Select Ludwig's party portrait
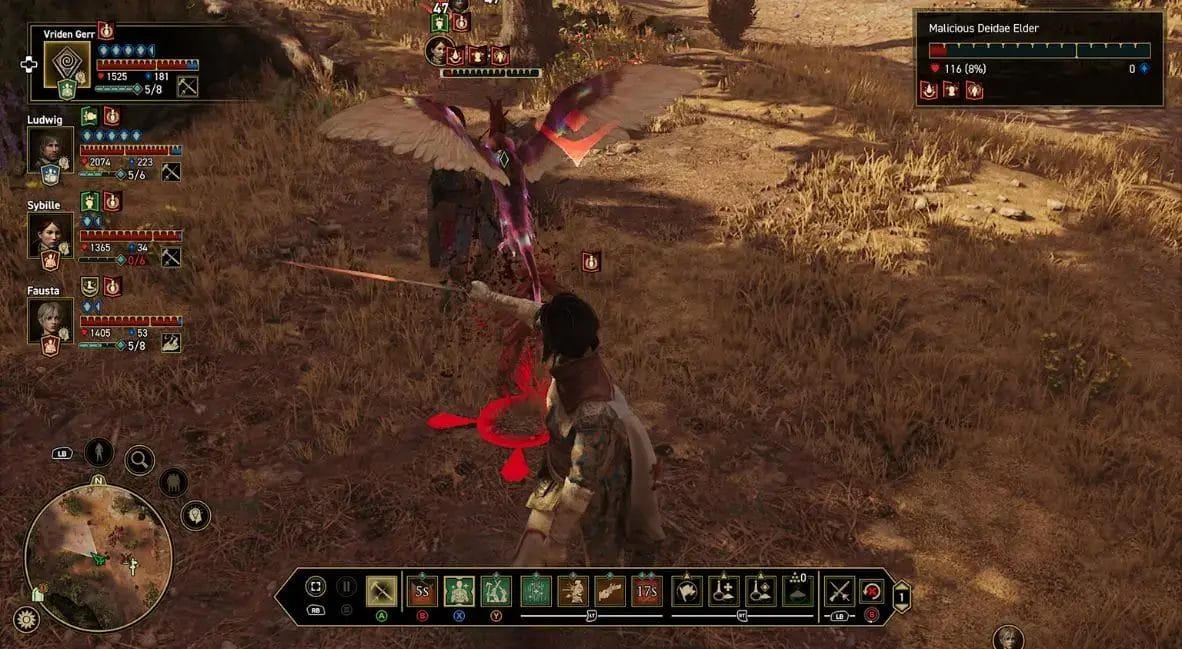Image resolution: width=1182 pixels, height=649 pixels. pos(50,150)
